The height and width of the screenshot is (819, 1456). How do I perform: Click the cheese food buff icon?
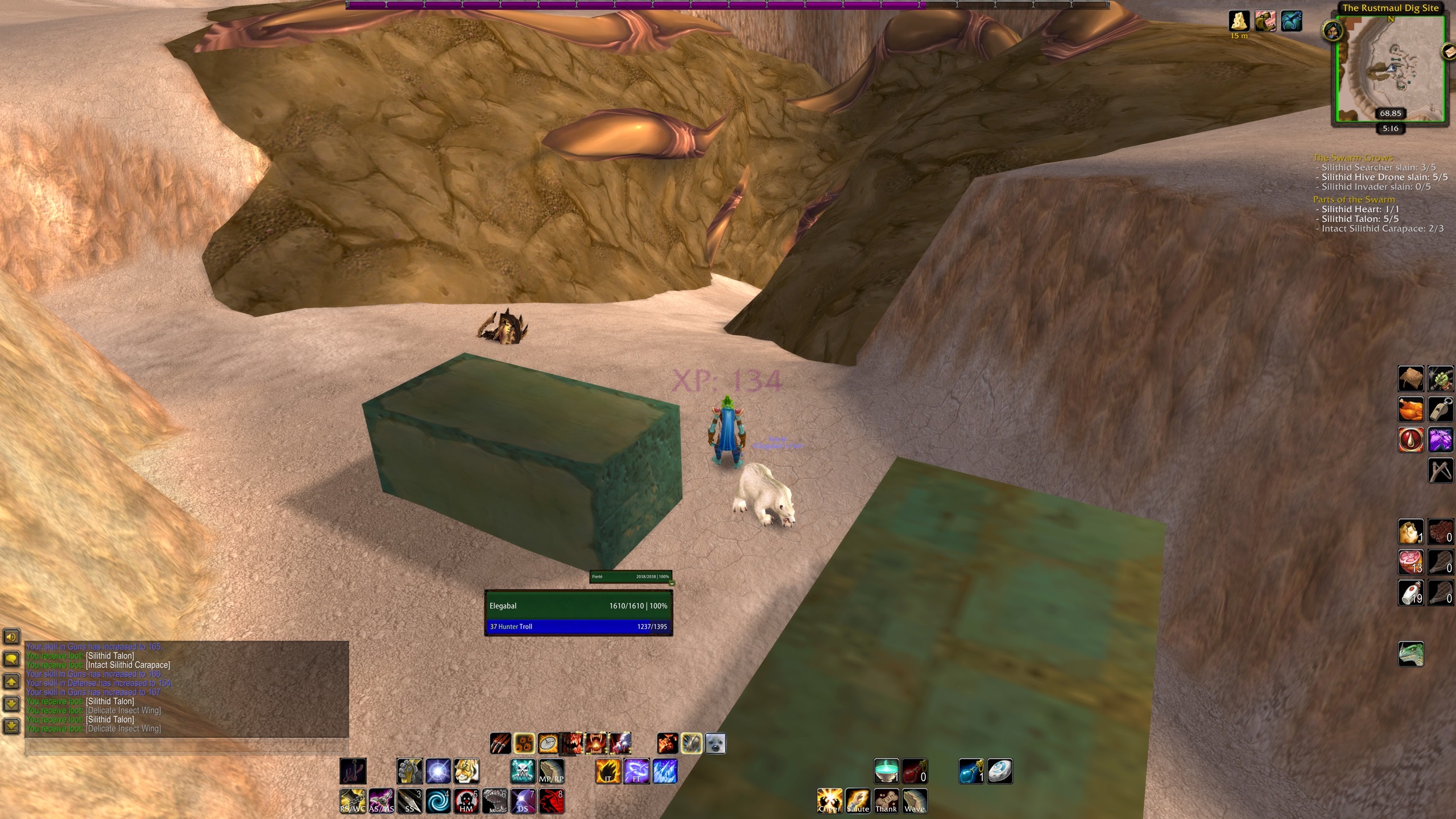point(1239,21)
